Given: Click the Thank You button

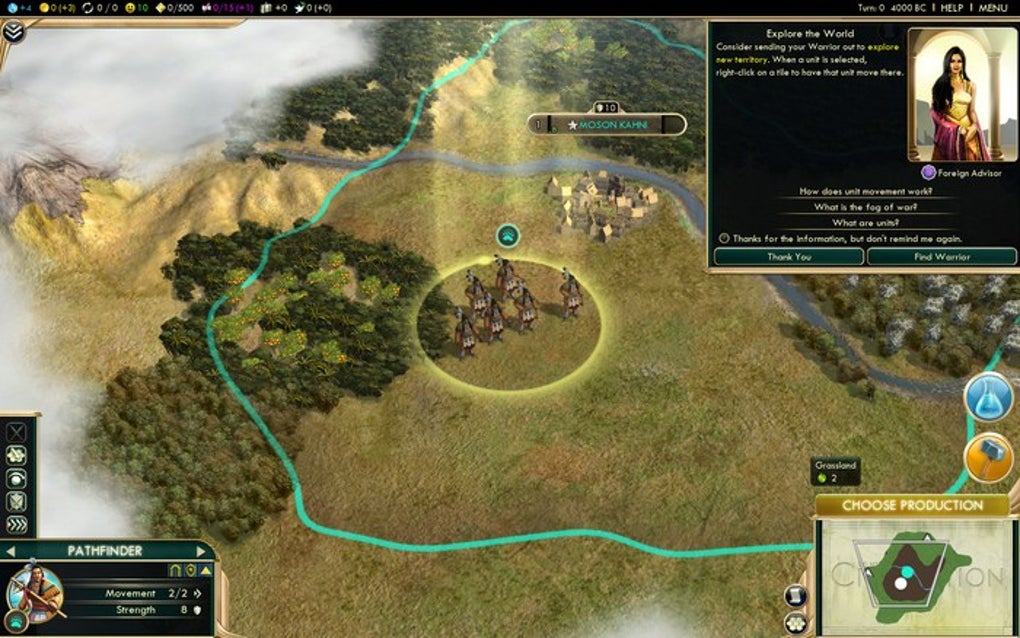Looking at the screenshot, I should pos(789,257).
